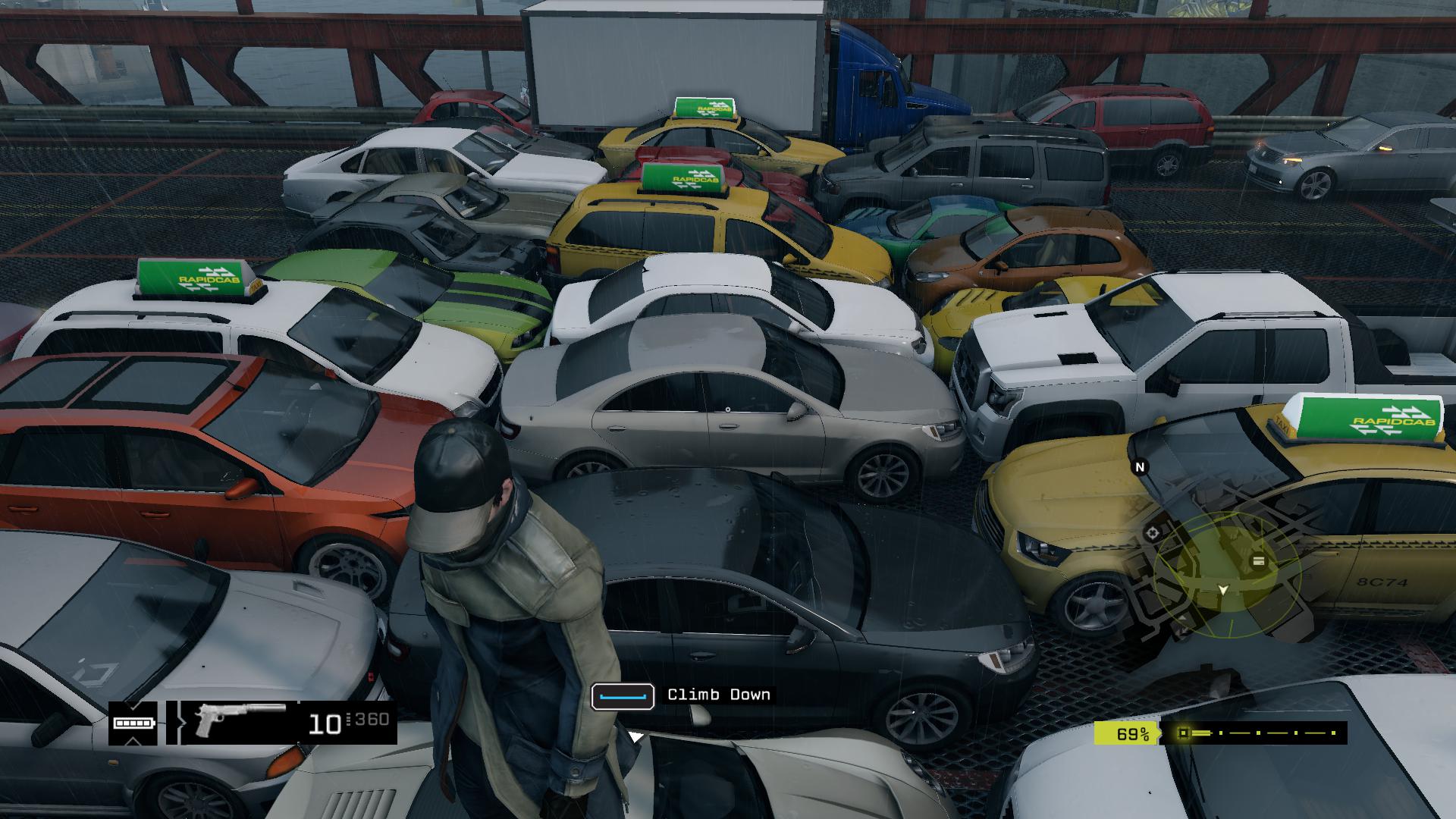Click the north compass indicator

point(1139,467)
